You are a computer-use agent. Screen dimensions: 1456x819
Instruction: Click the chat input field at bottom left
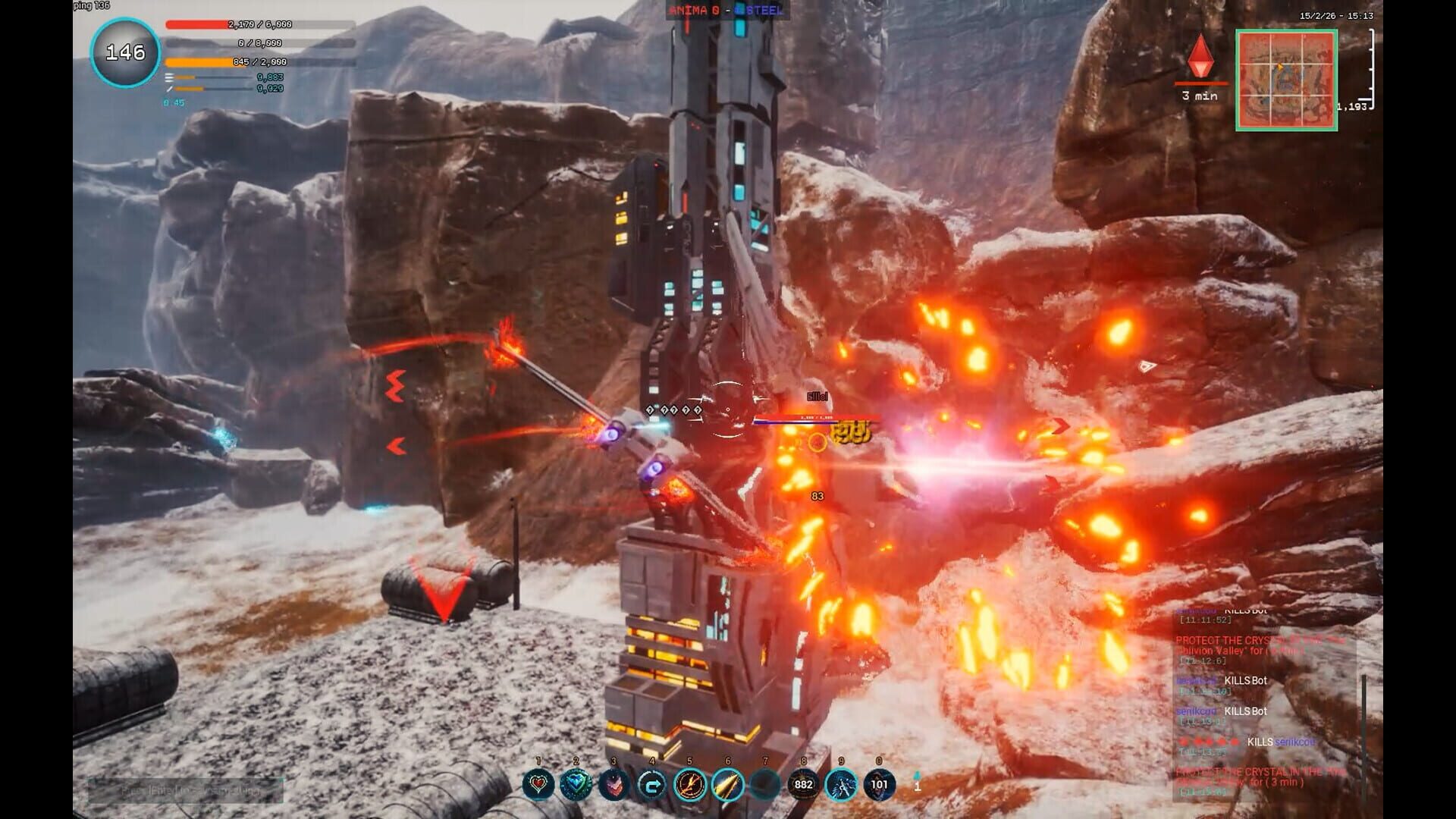click(x=190, y=792)
